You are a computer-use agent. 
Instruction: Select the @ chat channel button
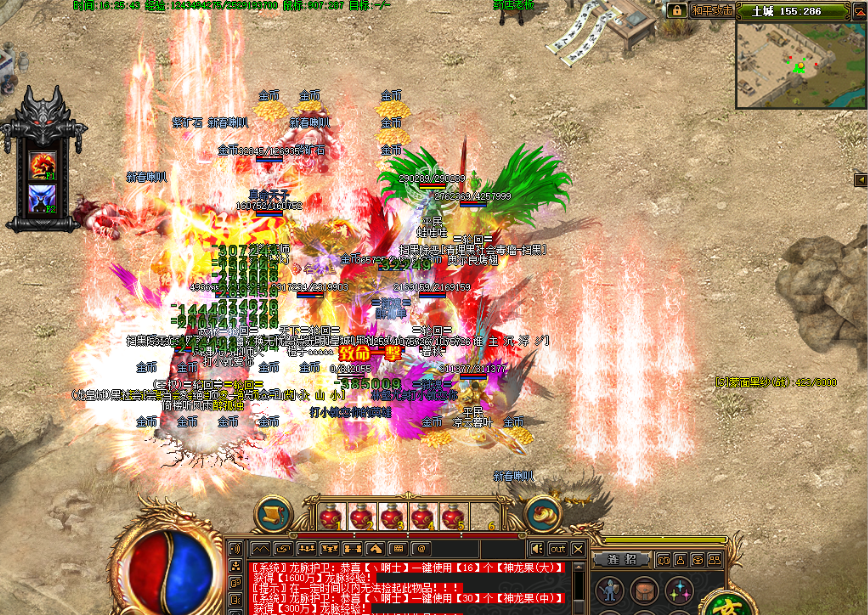pos(420,549)
